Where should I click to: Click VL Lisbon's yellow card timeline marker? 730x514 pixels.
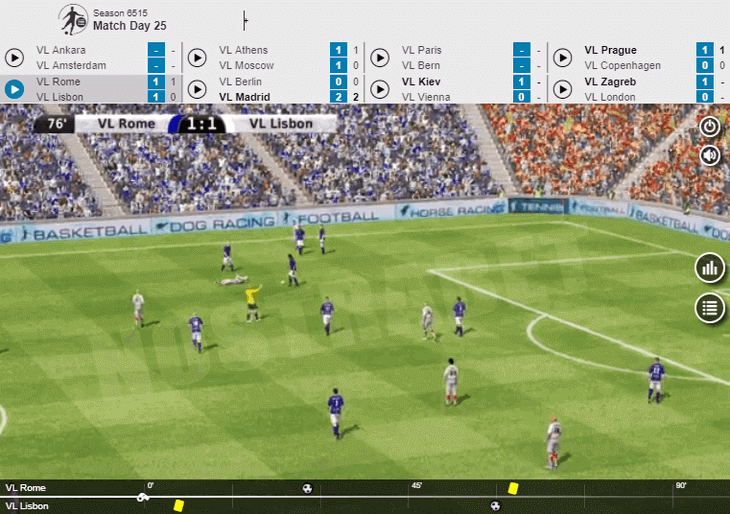point(179,506)
